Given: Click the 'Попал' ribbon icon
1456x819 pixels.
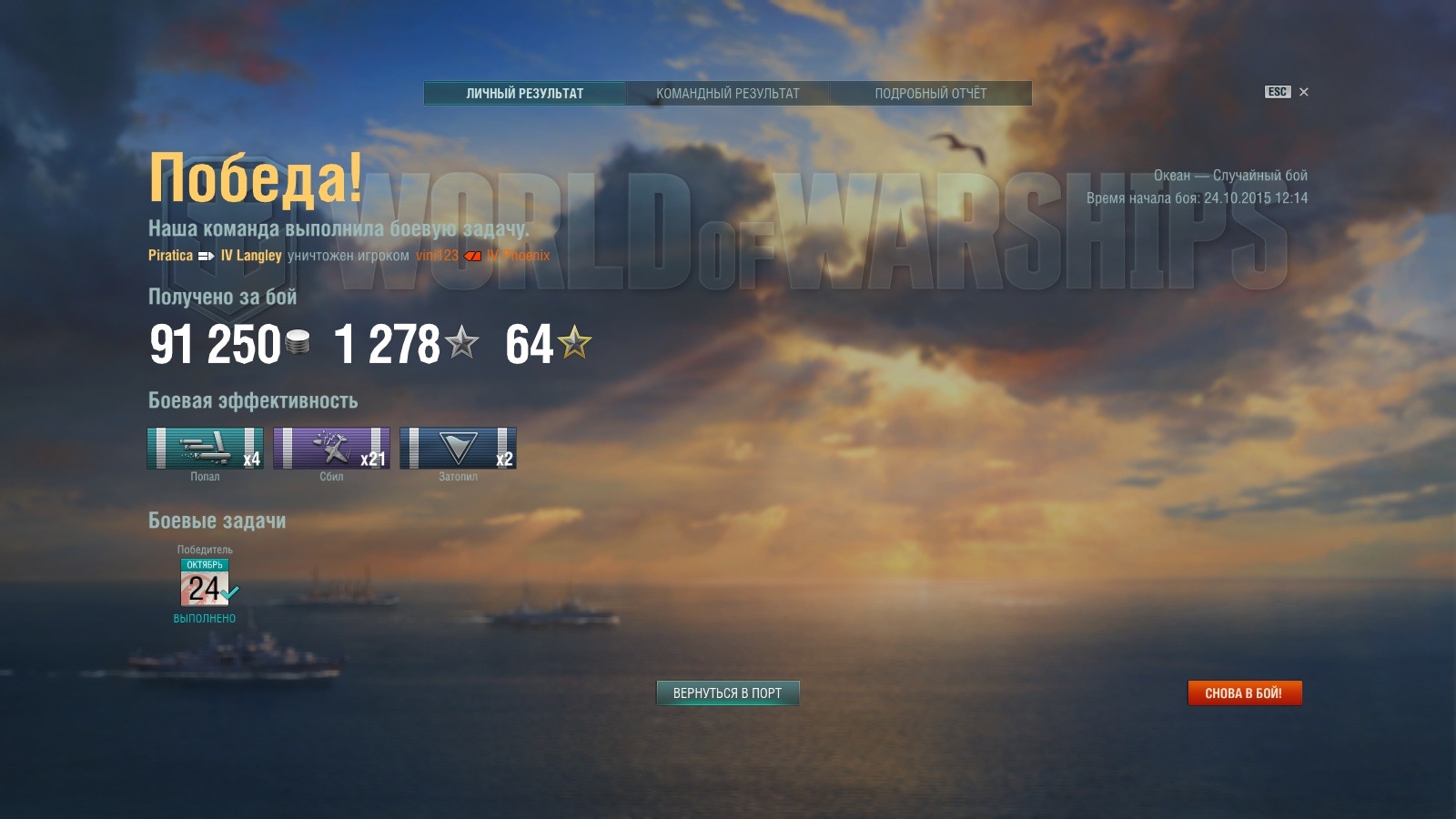Looking at the screenshot, I should 206,446.
